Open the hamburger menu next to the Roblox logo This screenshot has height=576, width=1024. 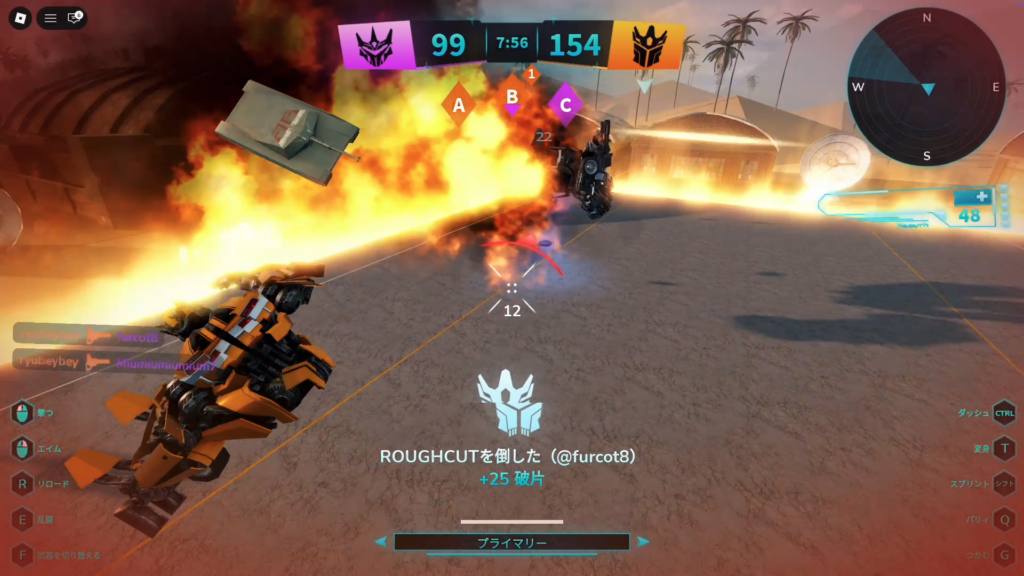point(50,18)
